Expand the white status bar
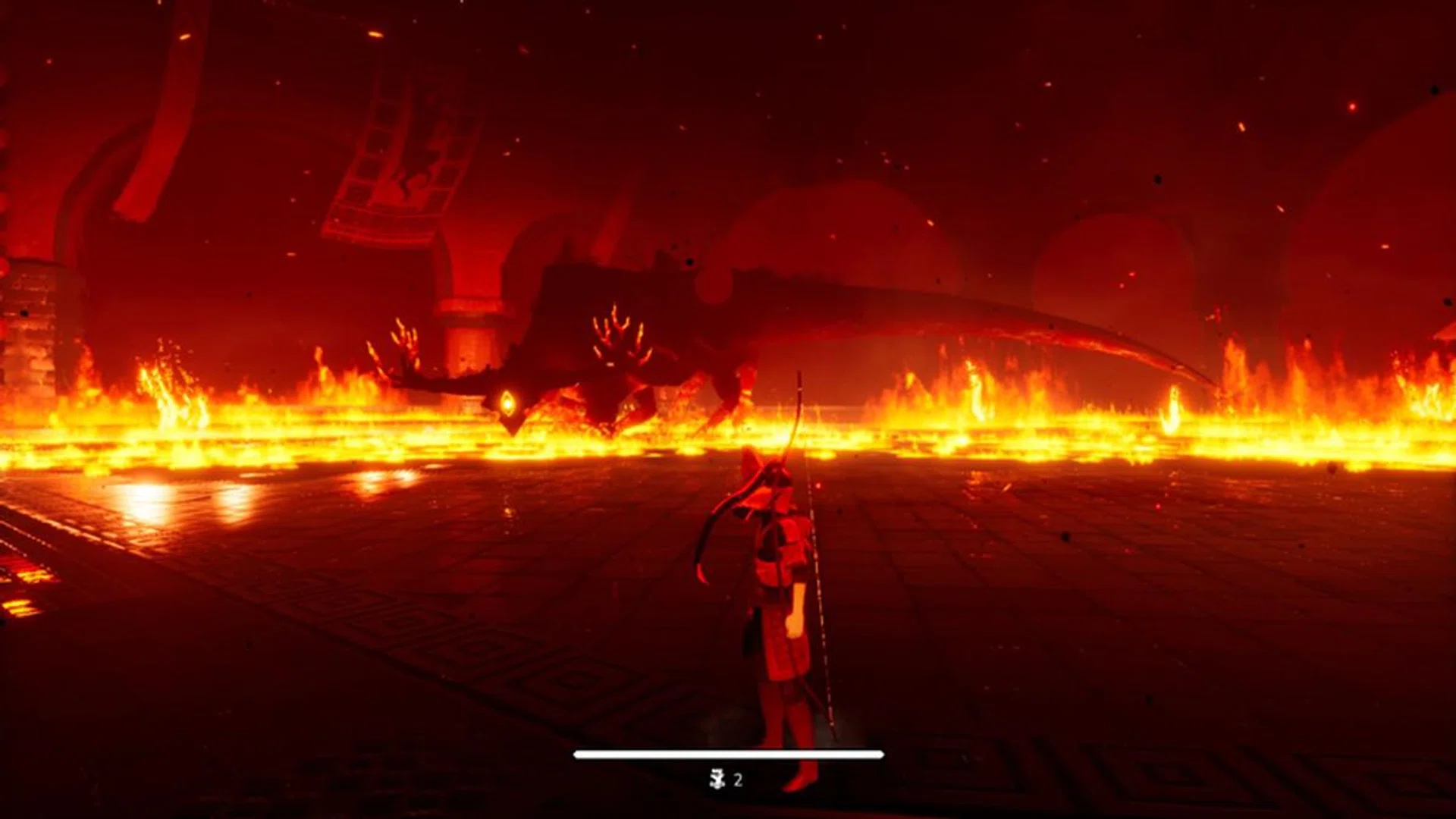The height and width of the screenshot is (819, 1456). pos(728,754)
